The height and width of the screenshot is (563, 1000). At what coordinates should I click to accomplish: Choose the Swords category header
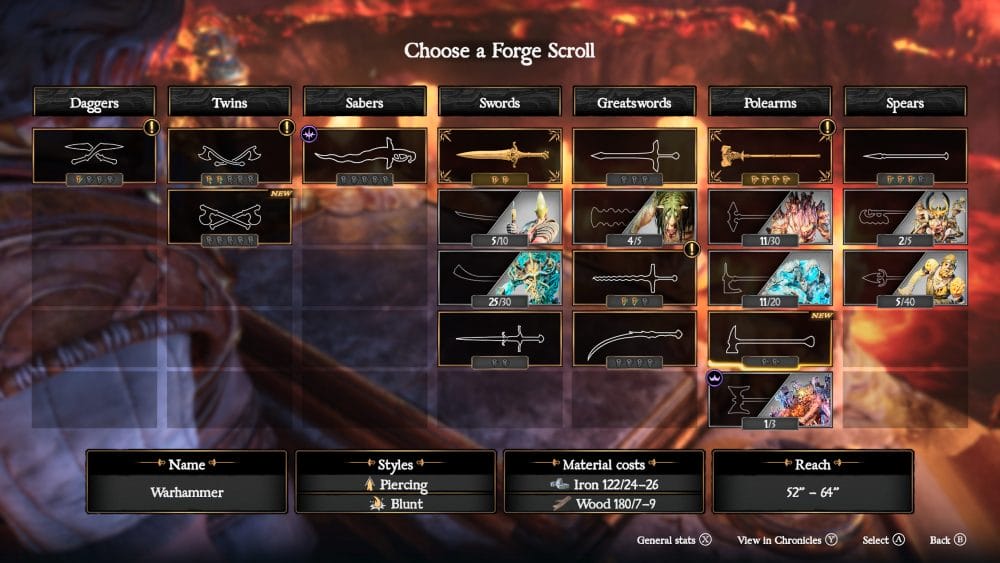[x=500, y=102]
